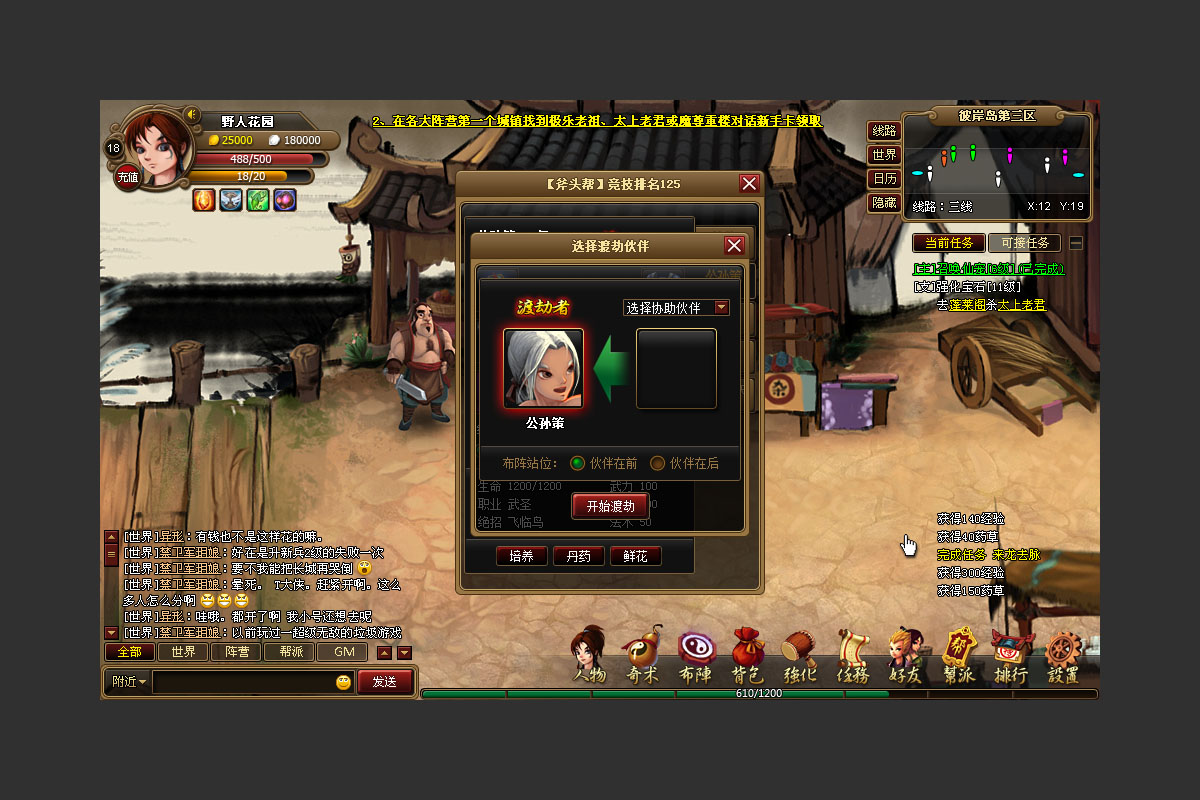Image resolution: width=1200 pixels, height=800 pixels.
Task: Open the 鲜花 flower button
Action: pyautogui.click(x=635, y=556)
